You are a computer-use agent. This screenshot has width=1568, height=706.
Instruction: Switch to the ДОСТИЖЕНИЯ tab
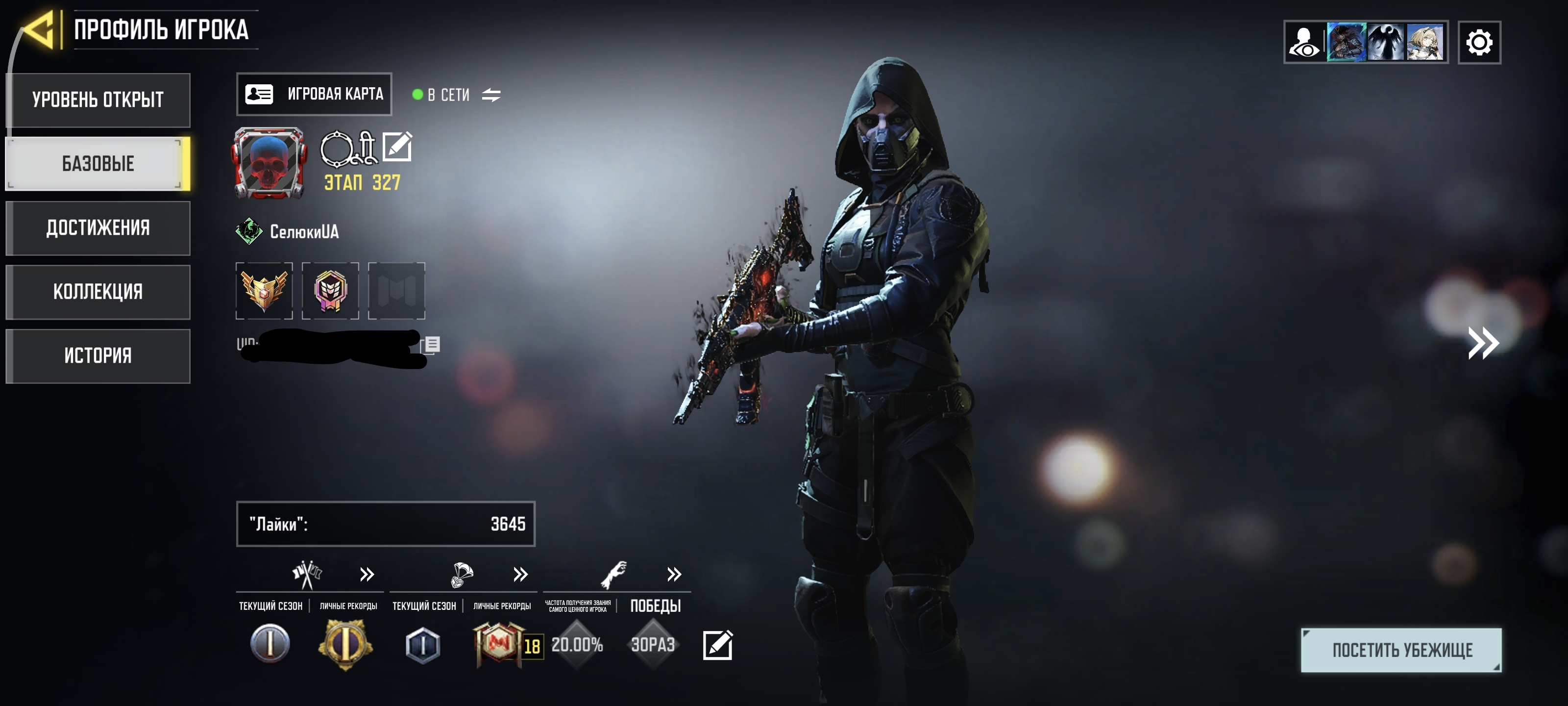(98, 228)
